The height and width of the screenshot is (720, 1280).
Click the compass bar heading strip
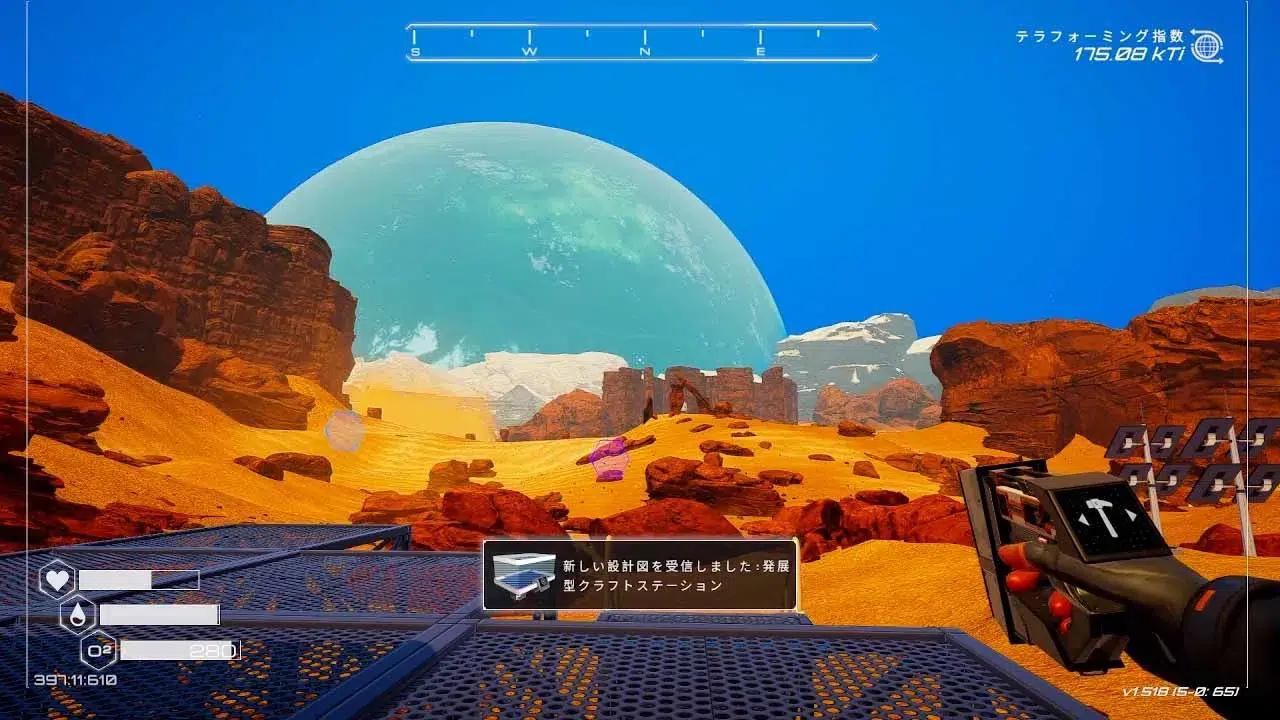click(x=641, y=43)
